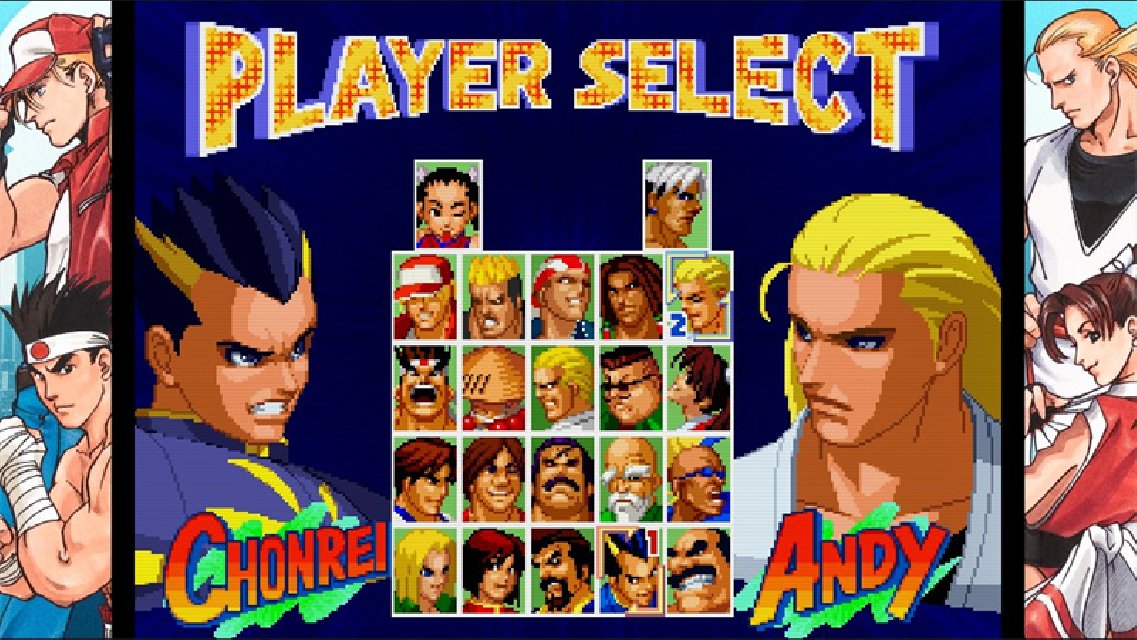Image resolution: width=1137 pixels, height=640 pixels.
Task: Choose the bald white-bearded Tung Fu Rue
Action: tap(630, 478)
